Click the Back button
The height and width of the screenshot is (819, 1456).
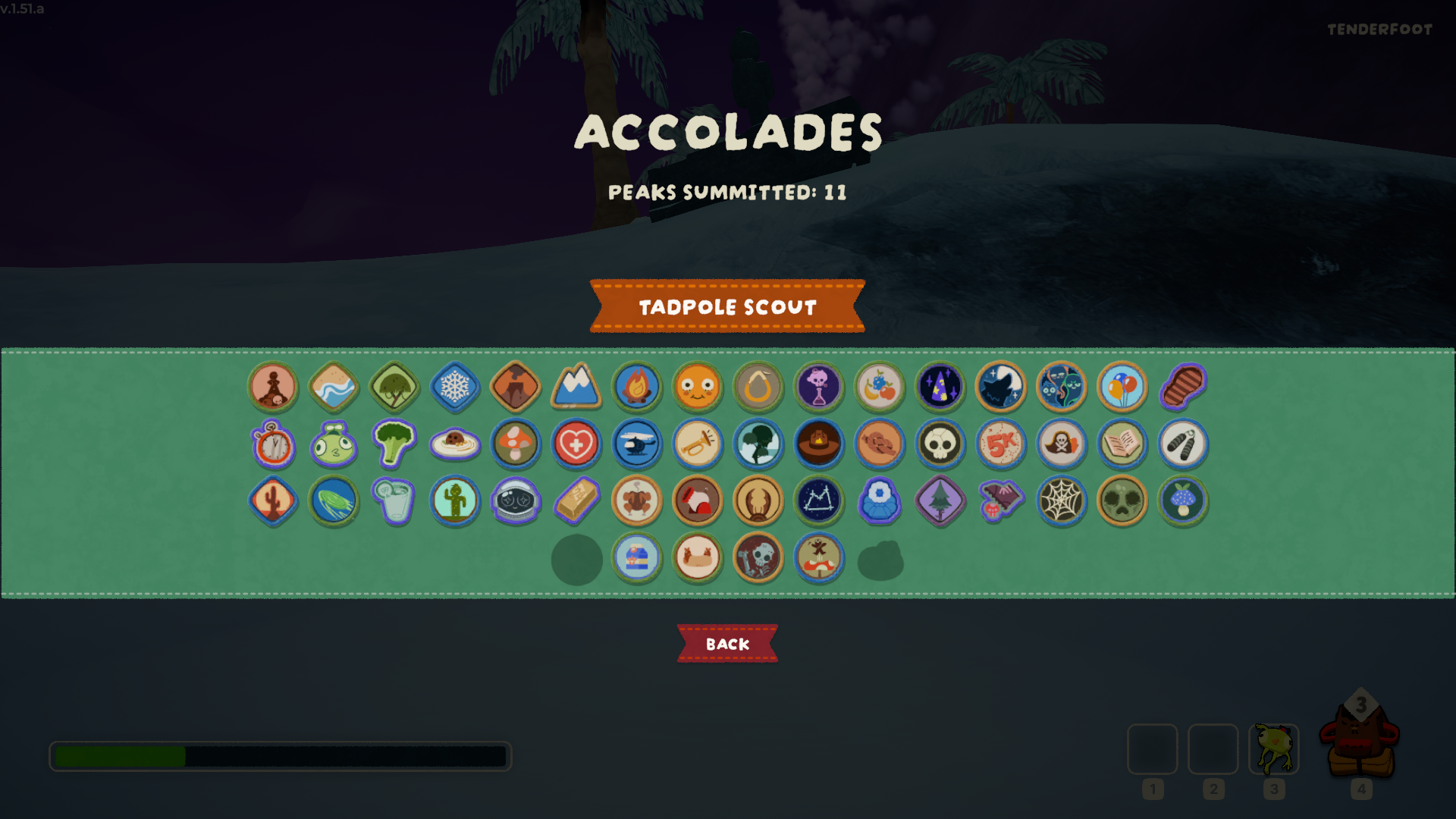727,644
